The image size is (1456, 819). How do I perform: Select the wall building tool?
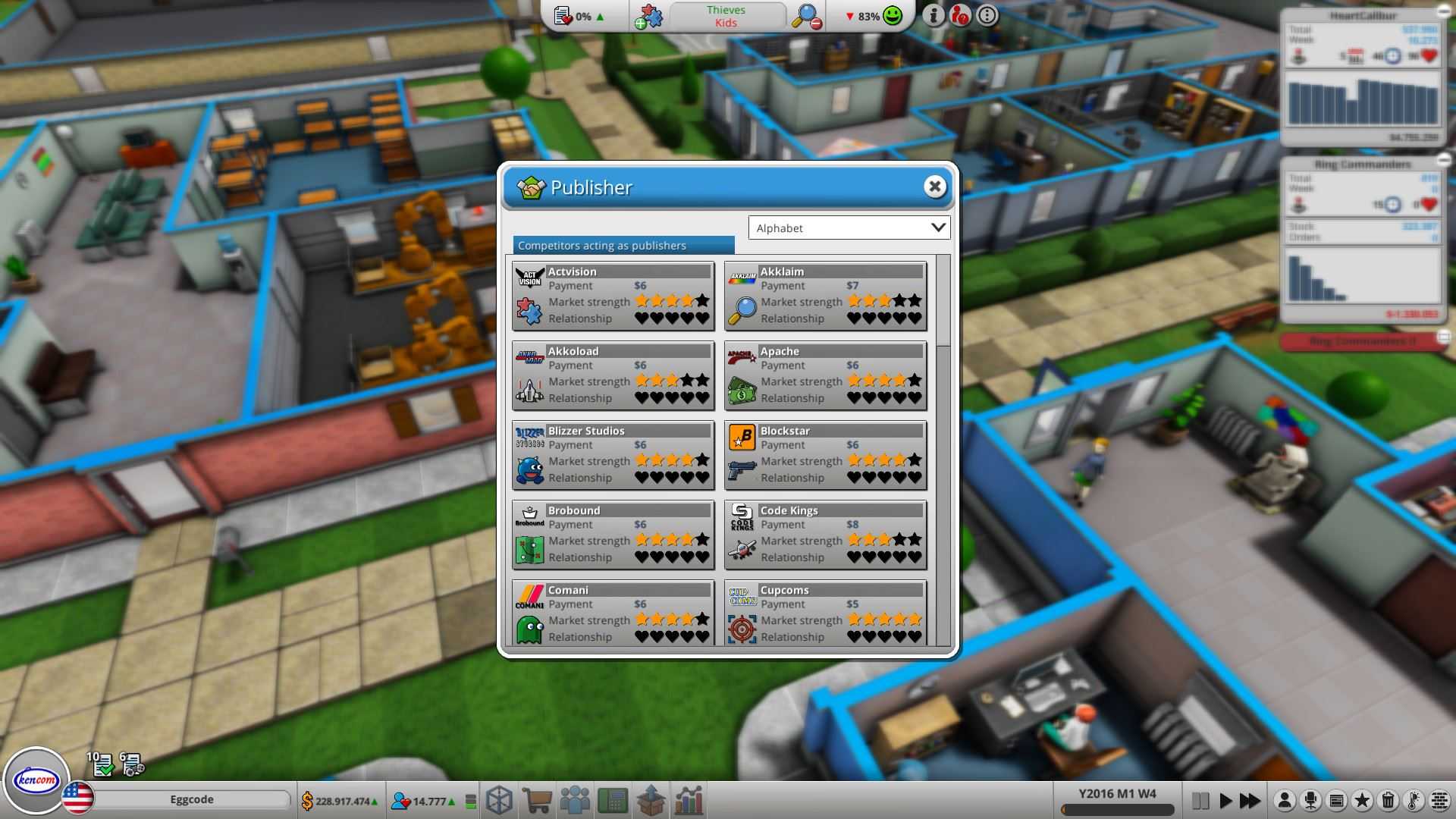[1439, 800]
